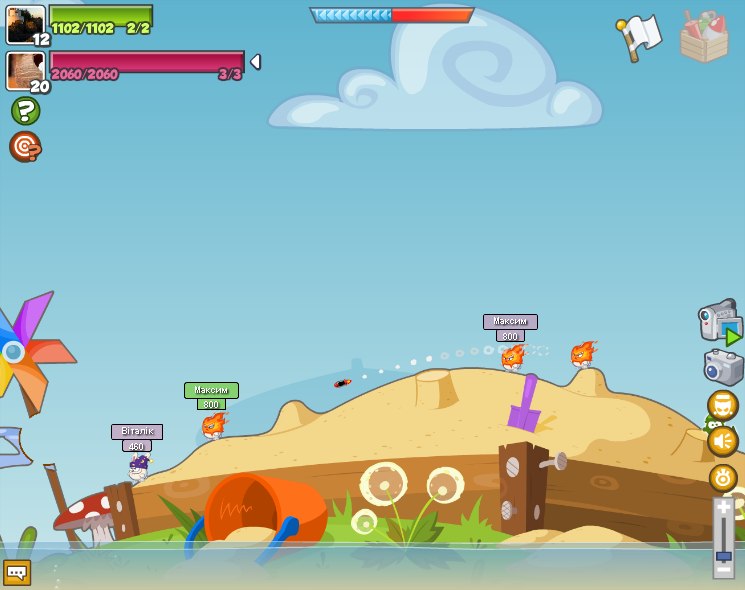Open the green question mark help button
745x590 pixels.
point(25,110)
